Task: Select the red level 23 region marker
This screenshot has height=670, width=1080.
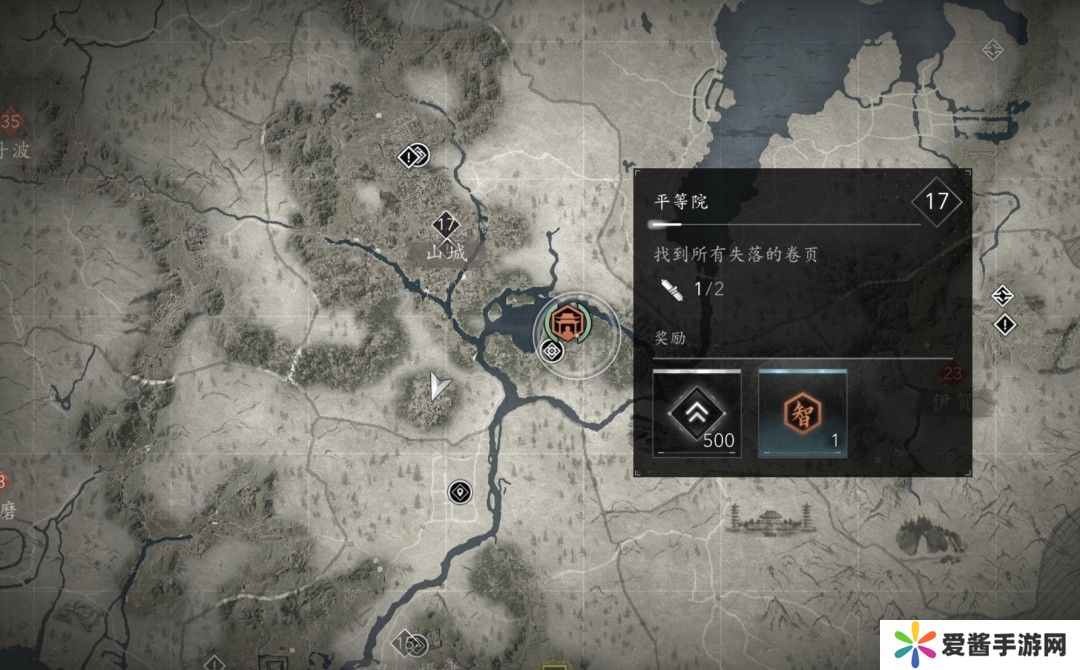Action: point(951,376)
